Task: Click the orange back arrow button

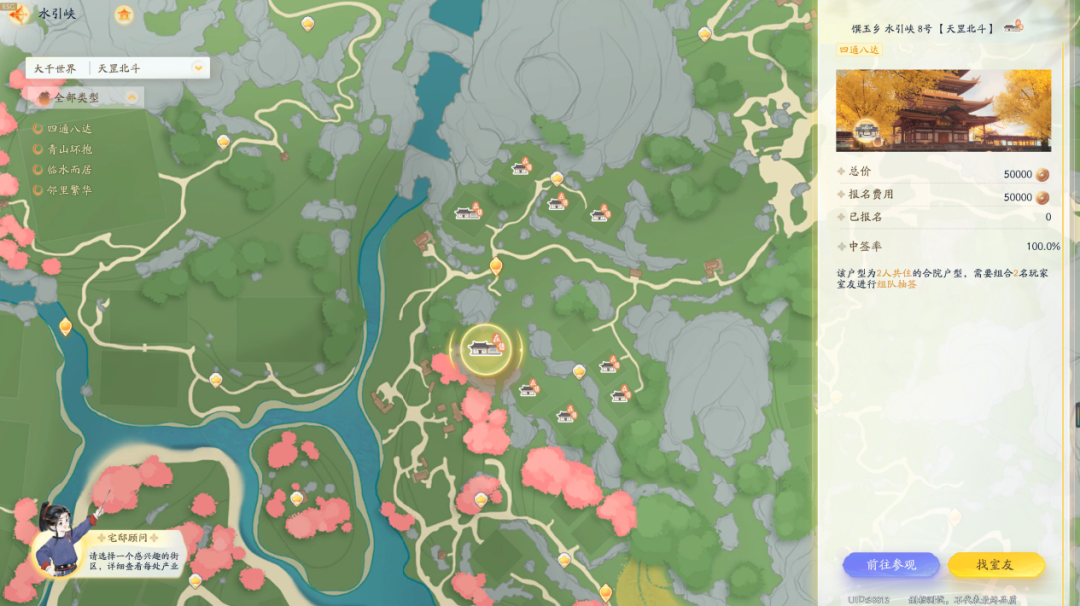Action: [18, 14]
